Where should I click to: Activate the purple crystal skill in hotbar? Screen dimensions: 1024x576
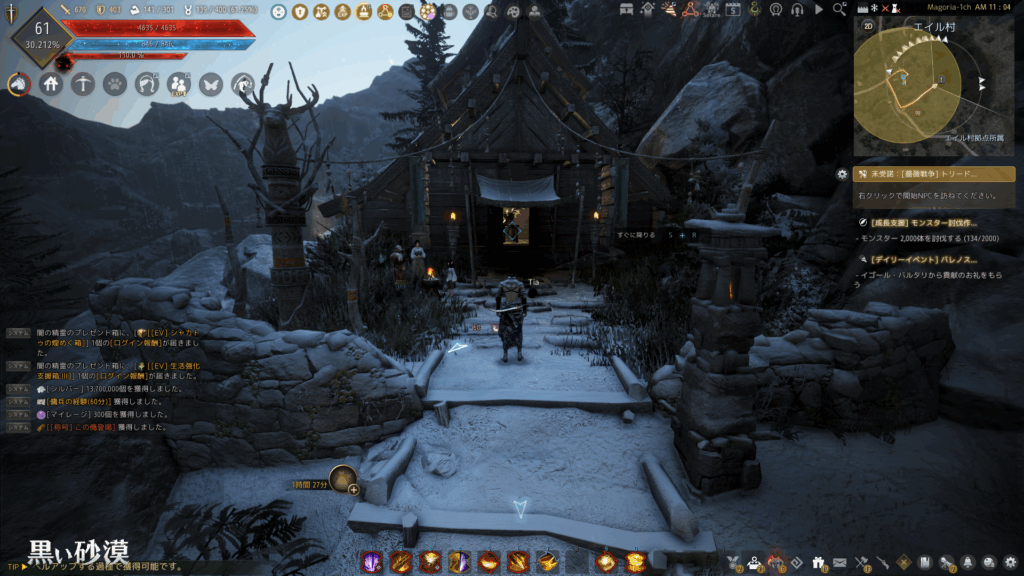click(x=371, y=562)
